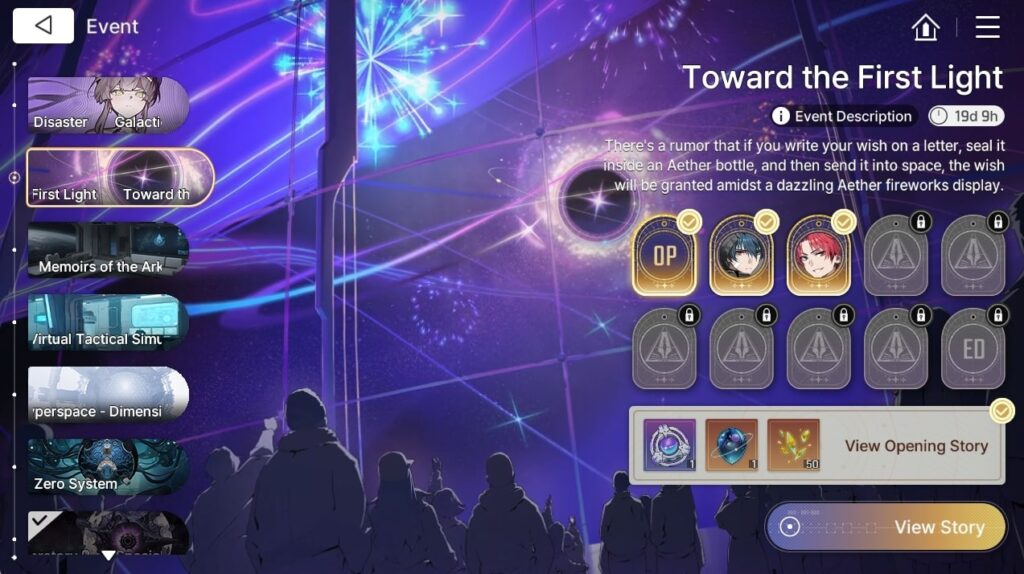This screenshot has width=1024, height=574.
Task: Select the Disaster Galactic event tab
Action: [x=108, y=104]
